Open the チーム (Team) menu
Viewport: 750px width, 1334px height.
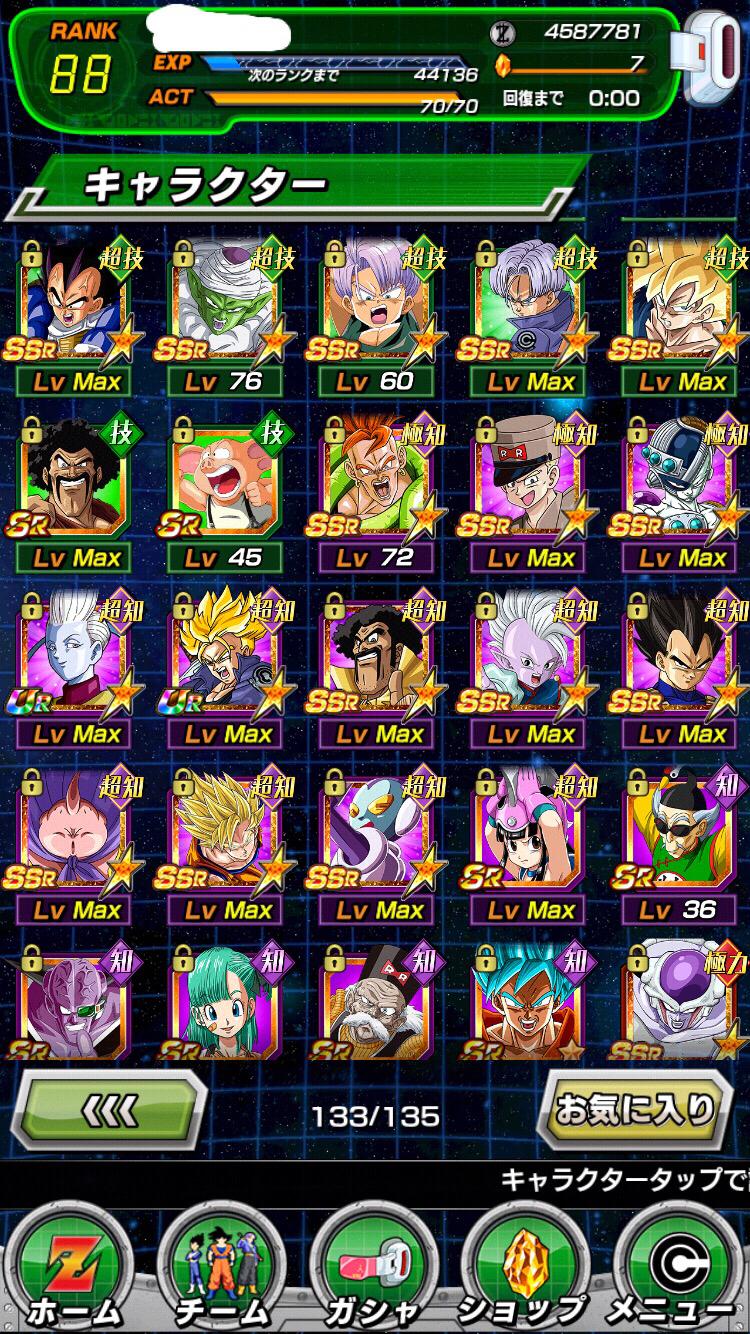click(x=221, y=1268)
